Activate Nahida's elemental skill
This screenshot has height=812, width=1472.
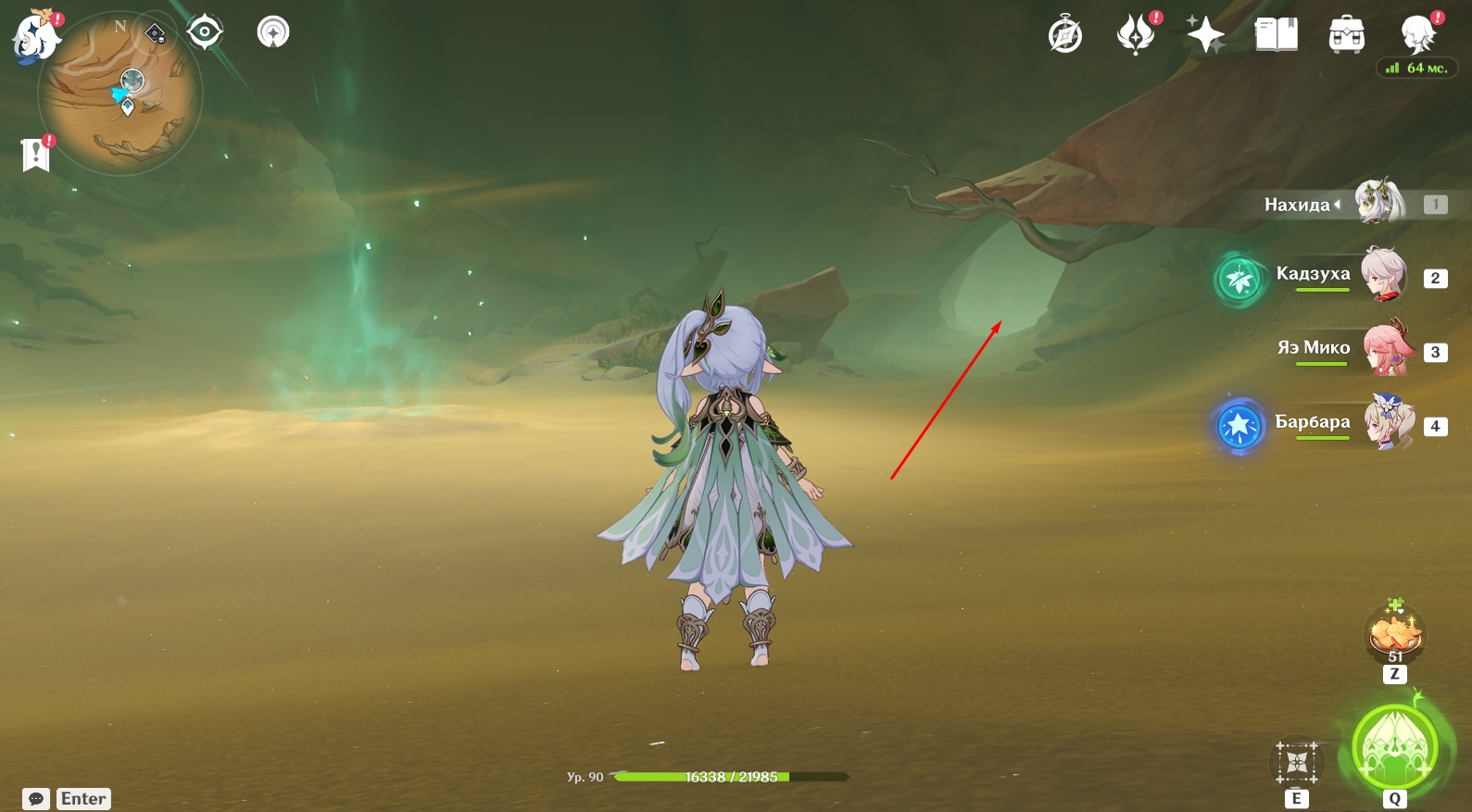click(x=1297, y=763)
